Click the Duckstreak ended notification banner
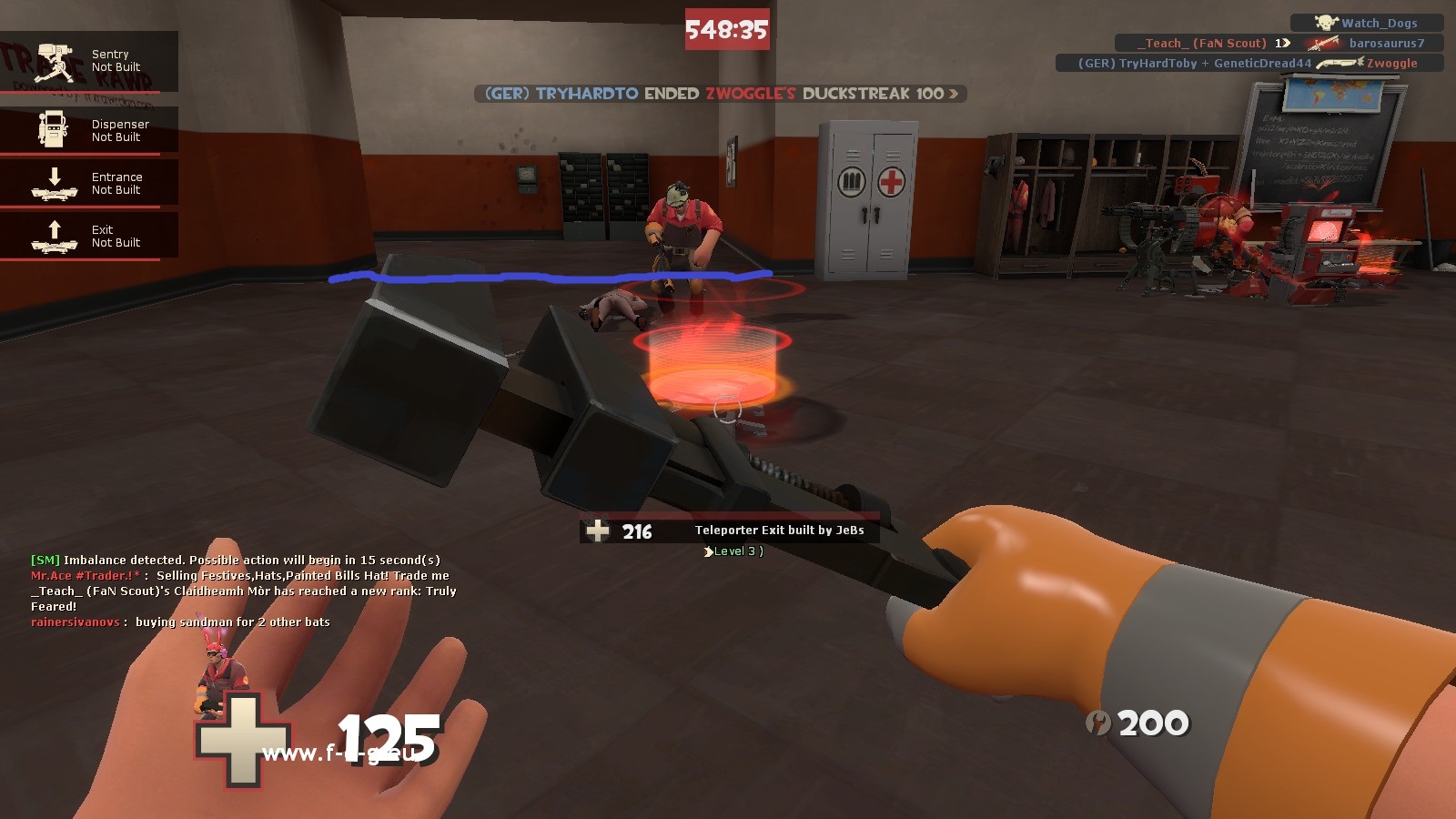Viewport: 1456px width, 819px height. 720,94
